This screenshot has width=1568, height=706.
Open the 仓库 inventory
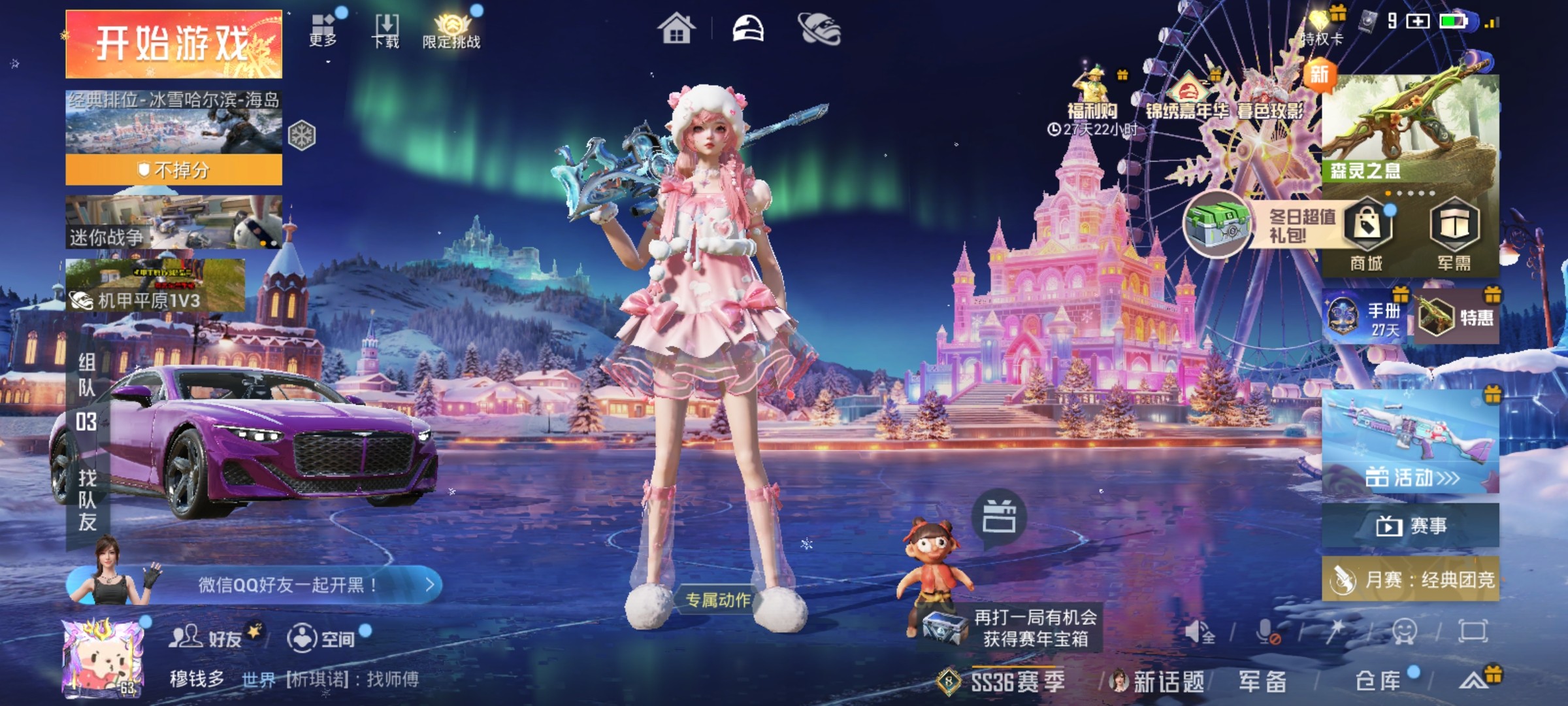[1377, 681]
